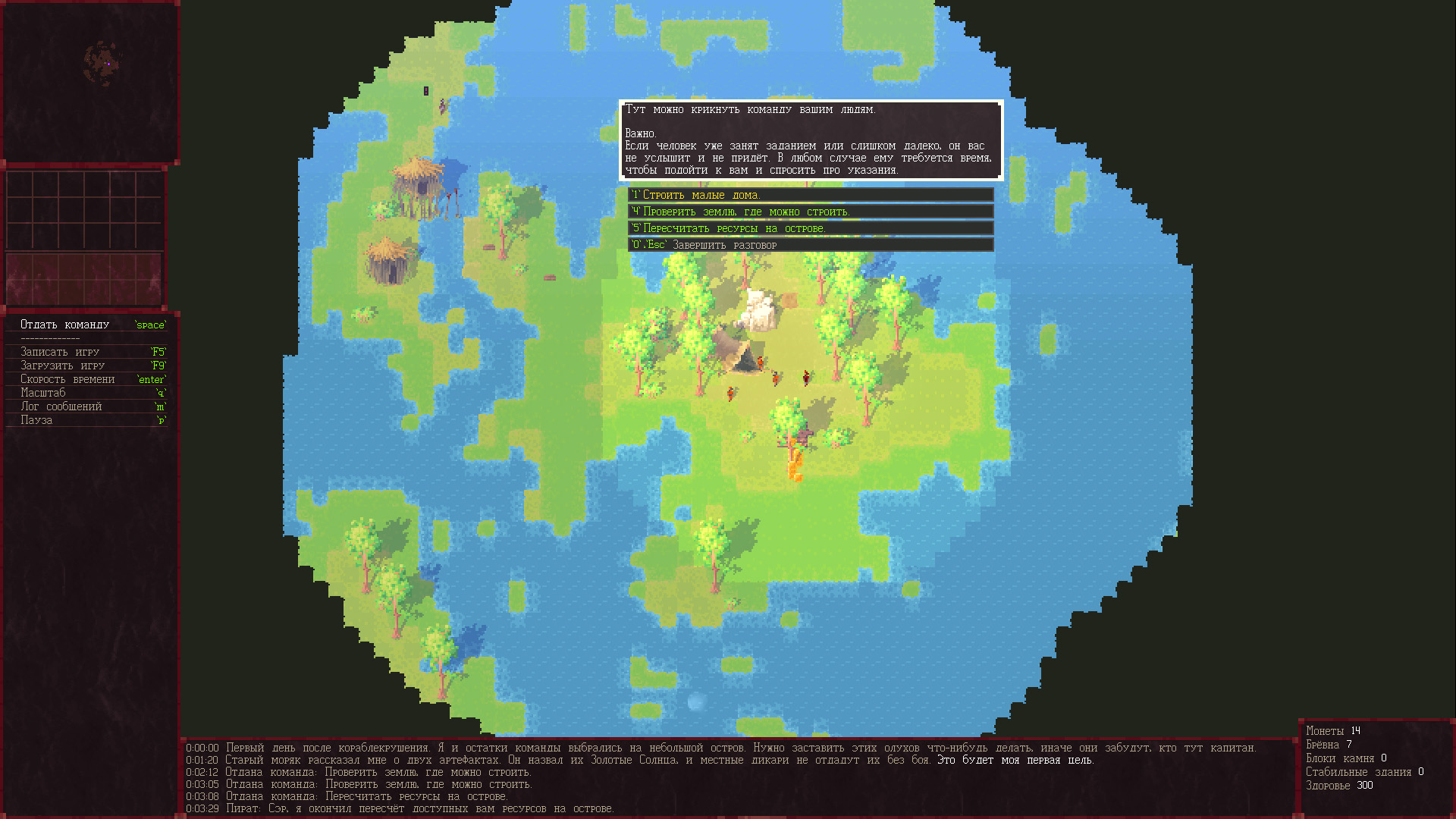The height and width of the screenshot is (819, 1456).
Task: Select 'Проверить землю, где можно строить'
Action: (810, 212)
